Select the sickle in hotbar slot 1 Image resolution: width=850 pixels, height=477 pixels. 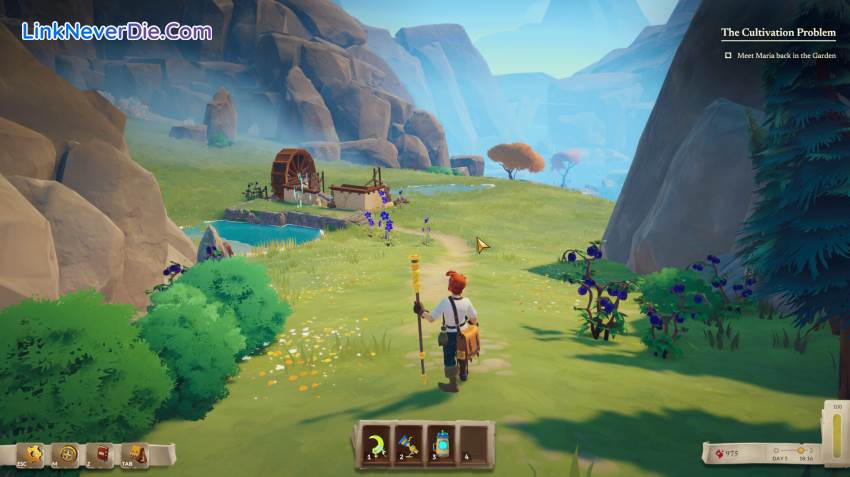click(376, 443)
